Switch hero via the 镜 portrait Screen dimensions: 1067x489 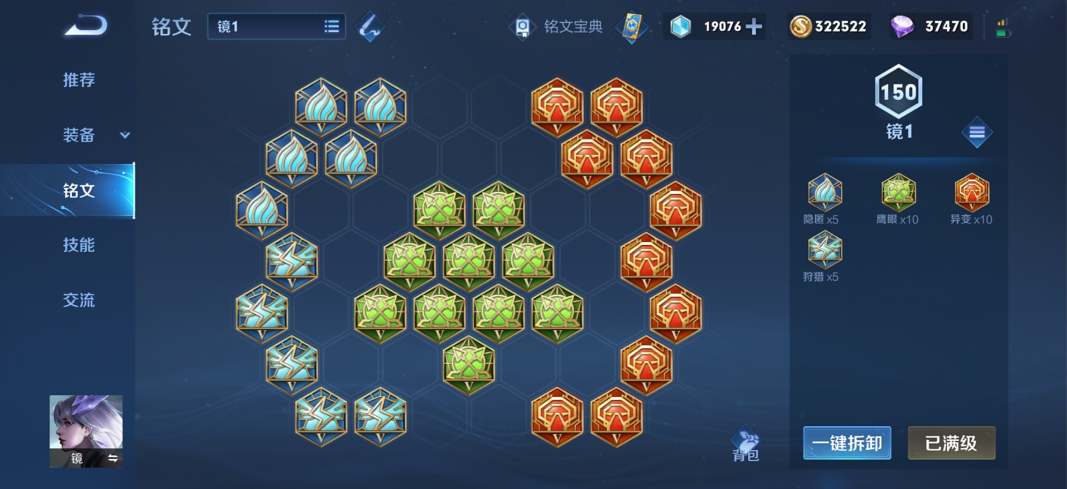[x=86, y=431]
